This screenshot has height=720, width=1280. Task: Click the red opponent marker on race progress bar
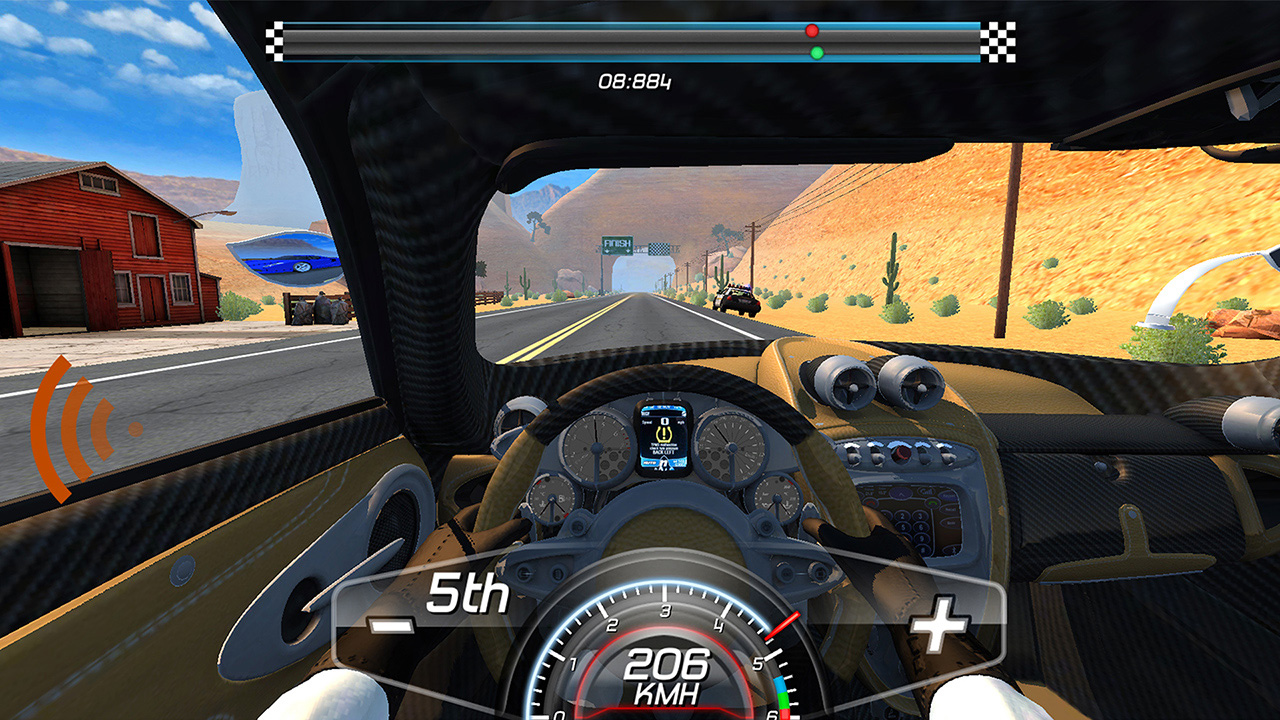point(812,31)
